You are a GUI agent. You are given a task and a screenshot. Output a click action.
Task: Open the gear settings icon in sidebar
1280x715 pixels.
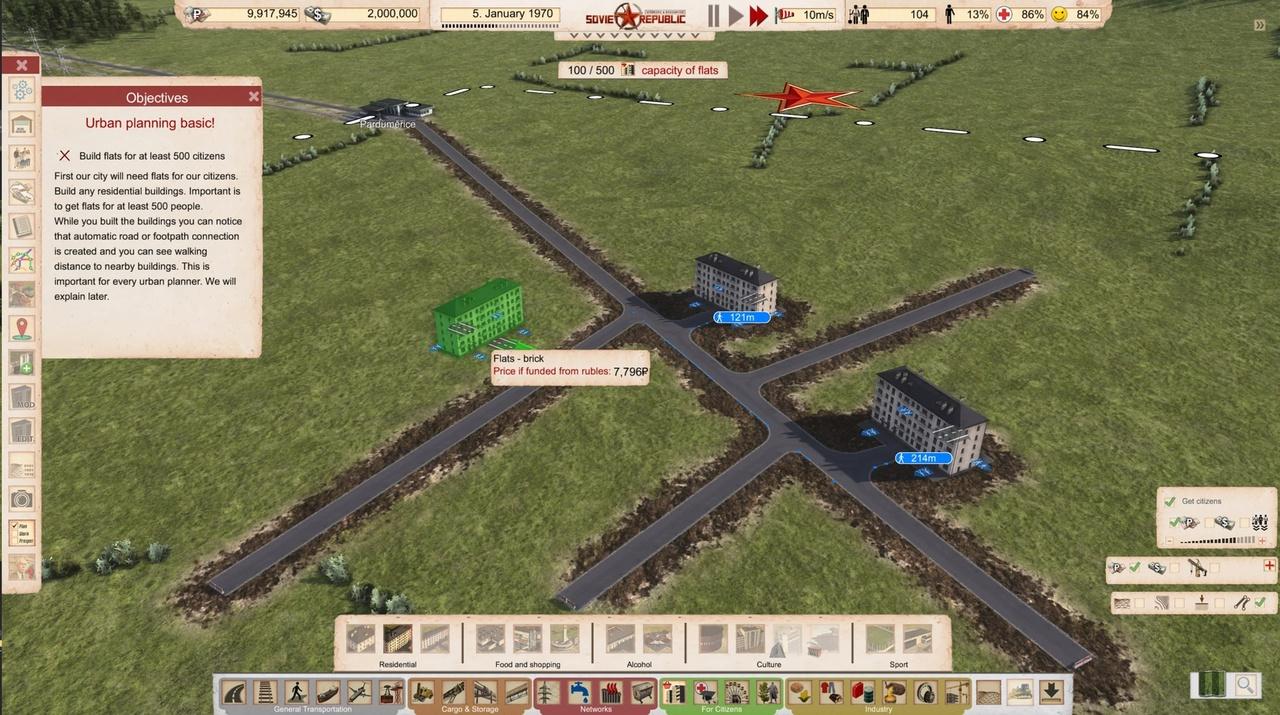(x=22, y=90)
